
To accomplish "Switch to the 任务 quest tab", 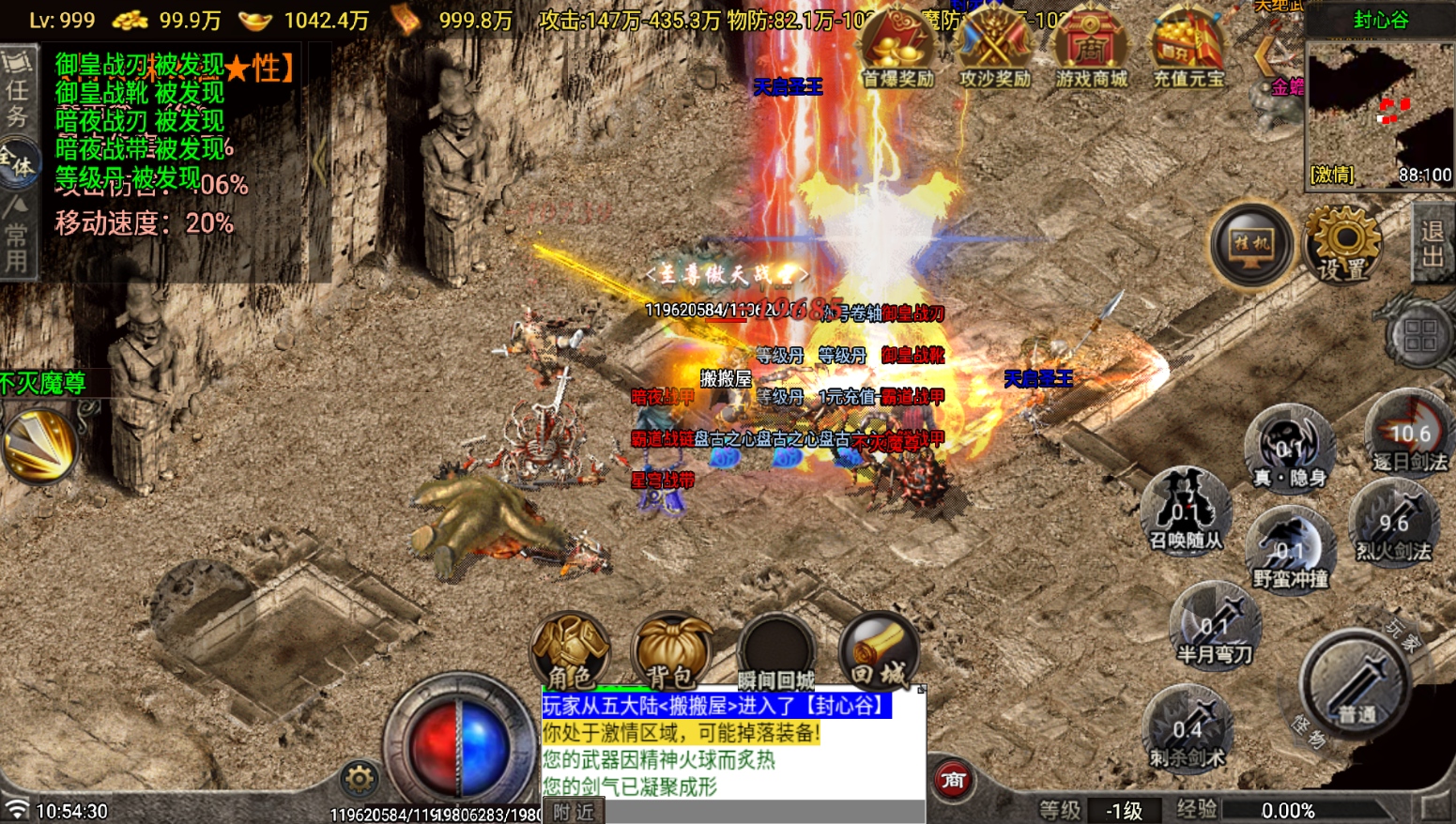I will [x=17, y=90].
